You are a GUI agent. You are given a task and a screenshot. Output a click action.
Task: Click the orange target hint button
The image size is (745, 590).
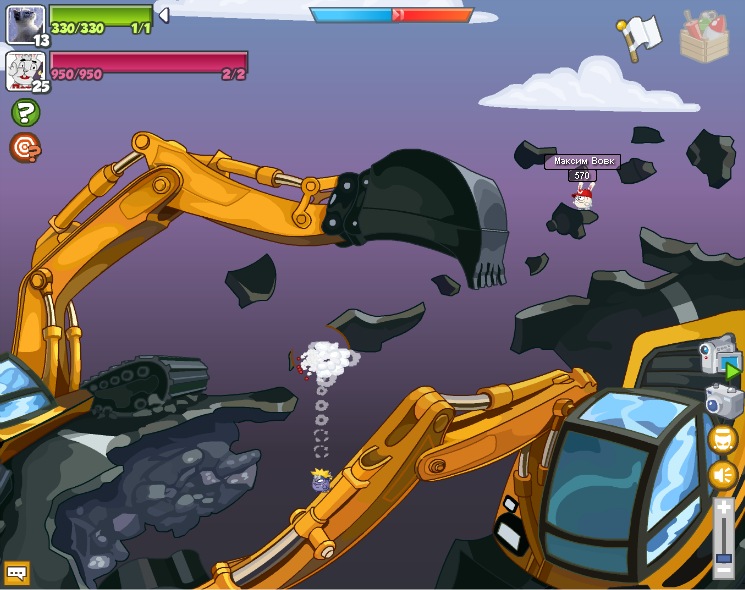click(x=25, y=148)
